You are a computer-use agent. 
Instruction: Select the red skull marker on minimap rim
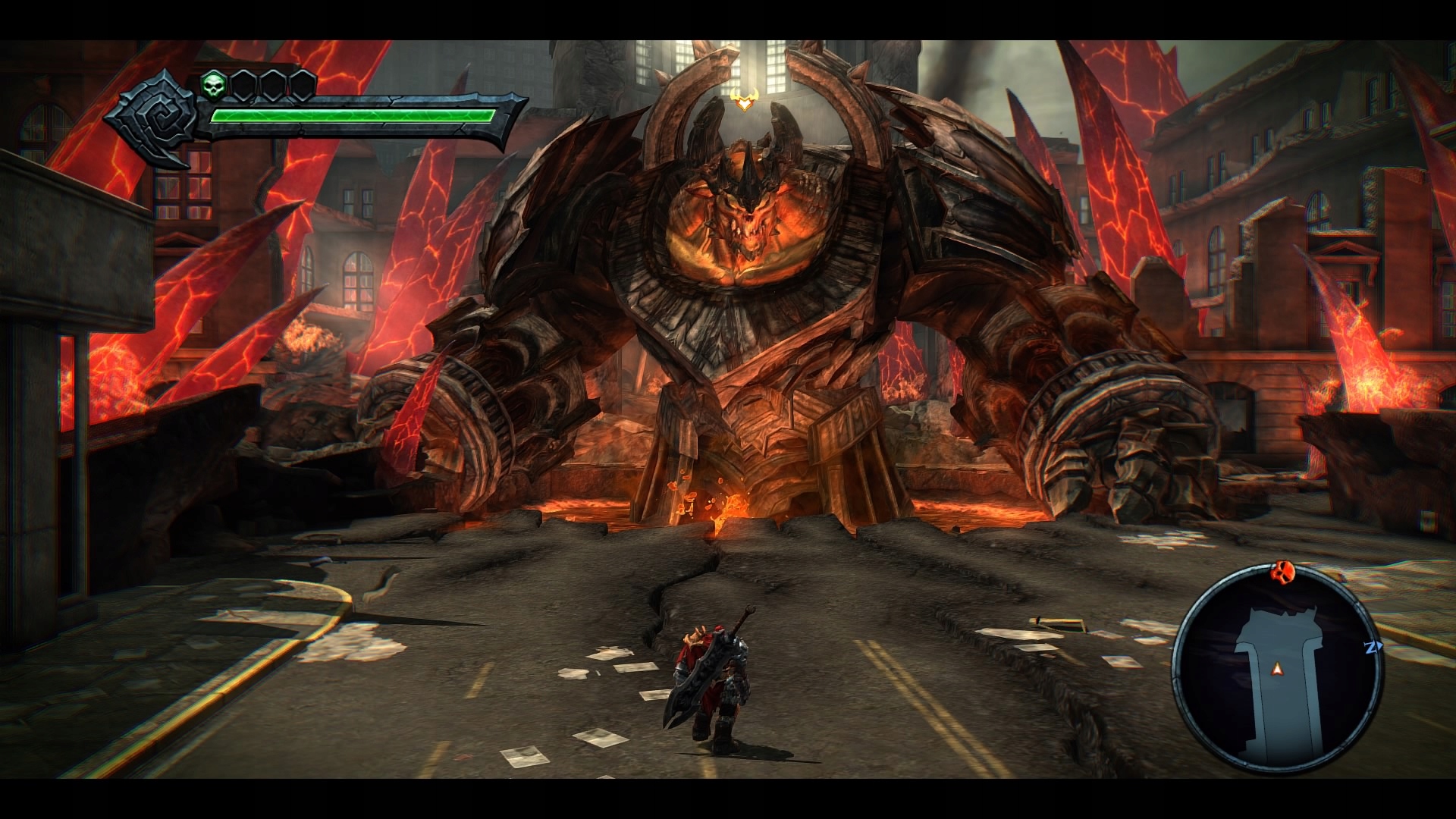point(1281,570)
